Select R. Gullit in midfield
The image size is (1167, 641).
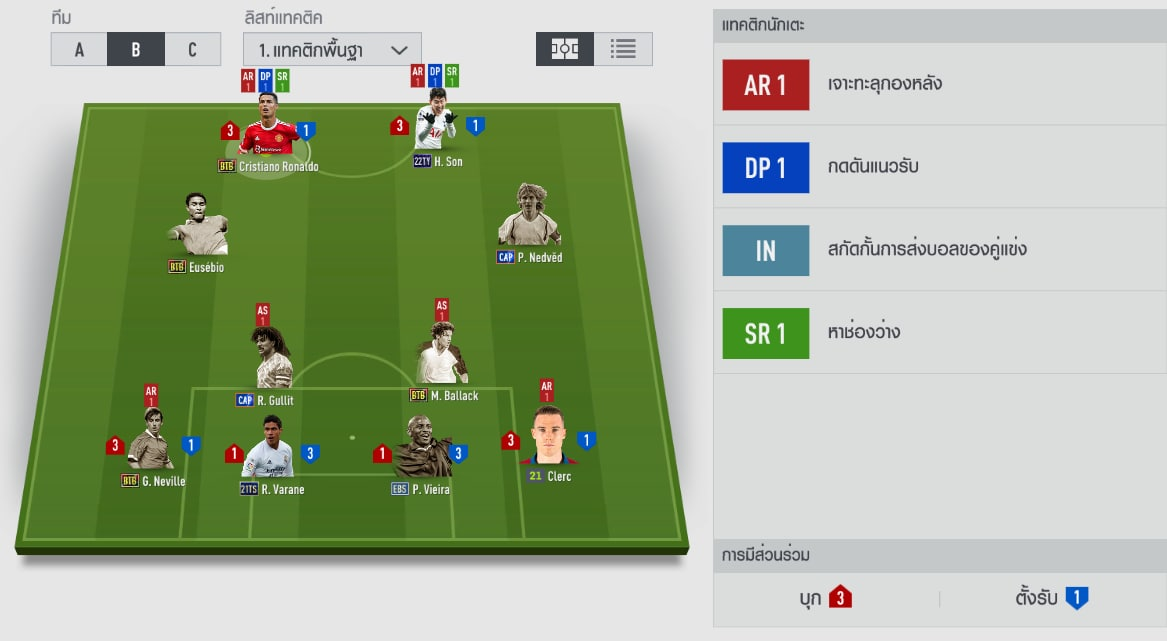(269, 360)
